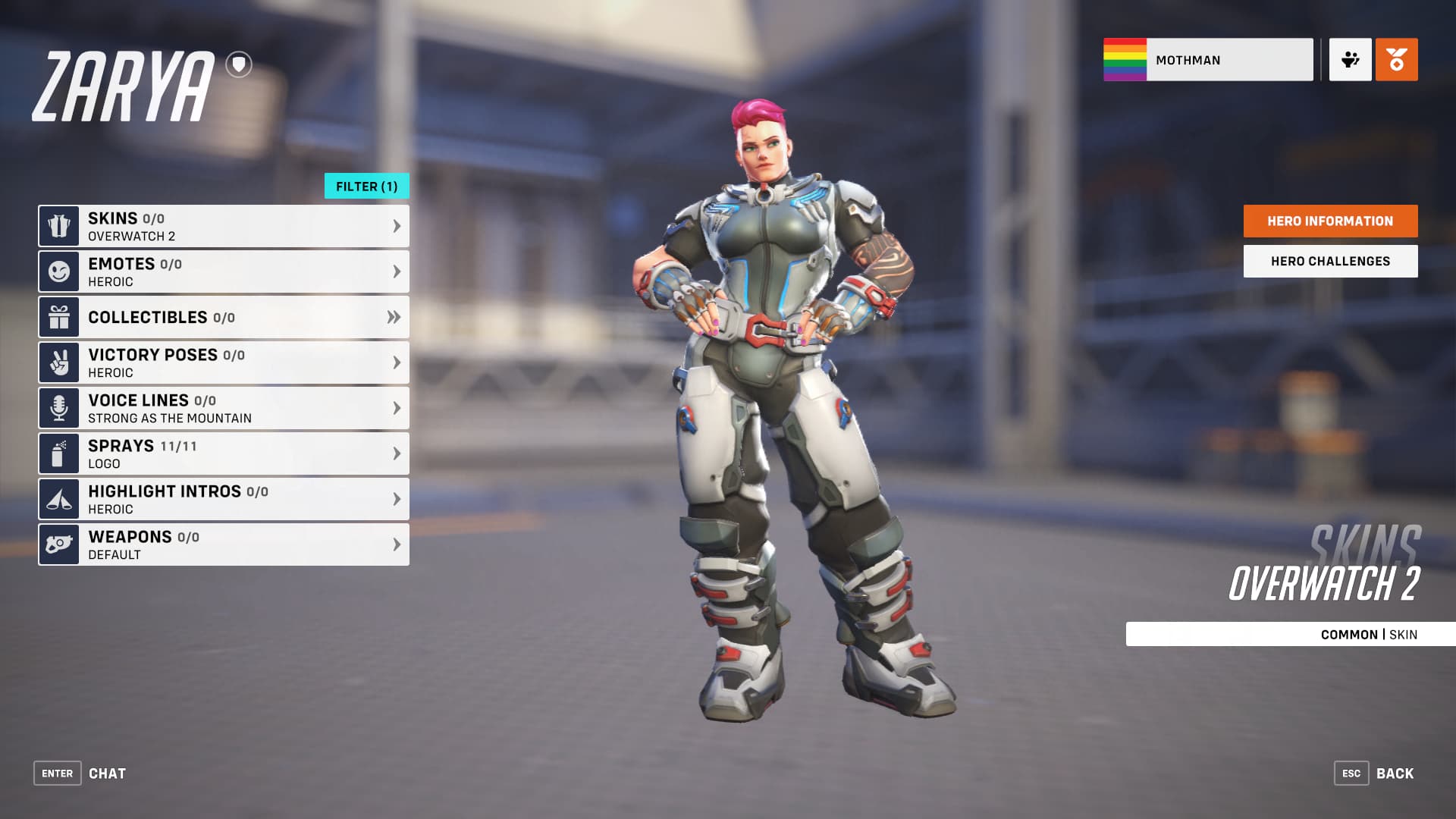Select the Voice Lines microphone icon
This screenshot has height=819, width=1456.
point(58,407)
